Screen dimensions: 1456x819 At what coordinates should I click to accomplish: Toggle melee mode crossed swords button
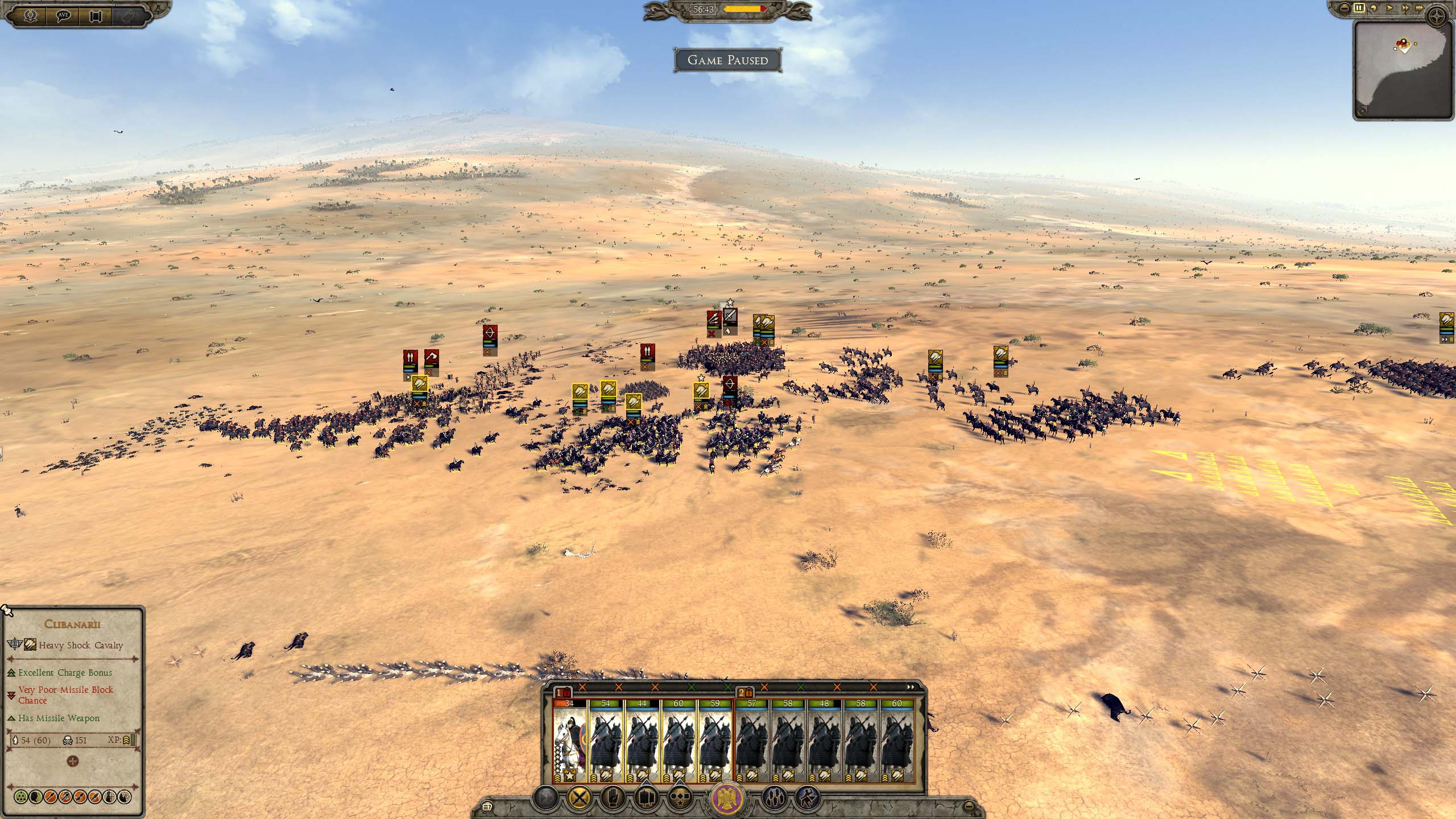coord(578,797)
